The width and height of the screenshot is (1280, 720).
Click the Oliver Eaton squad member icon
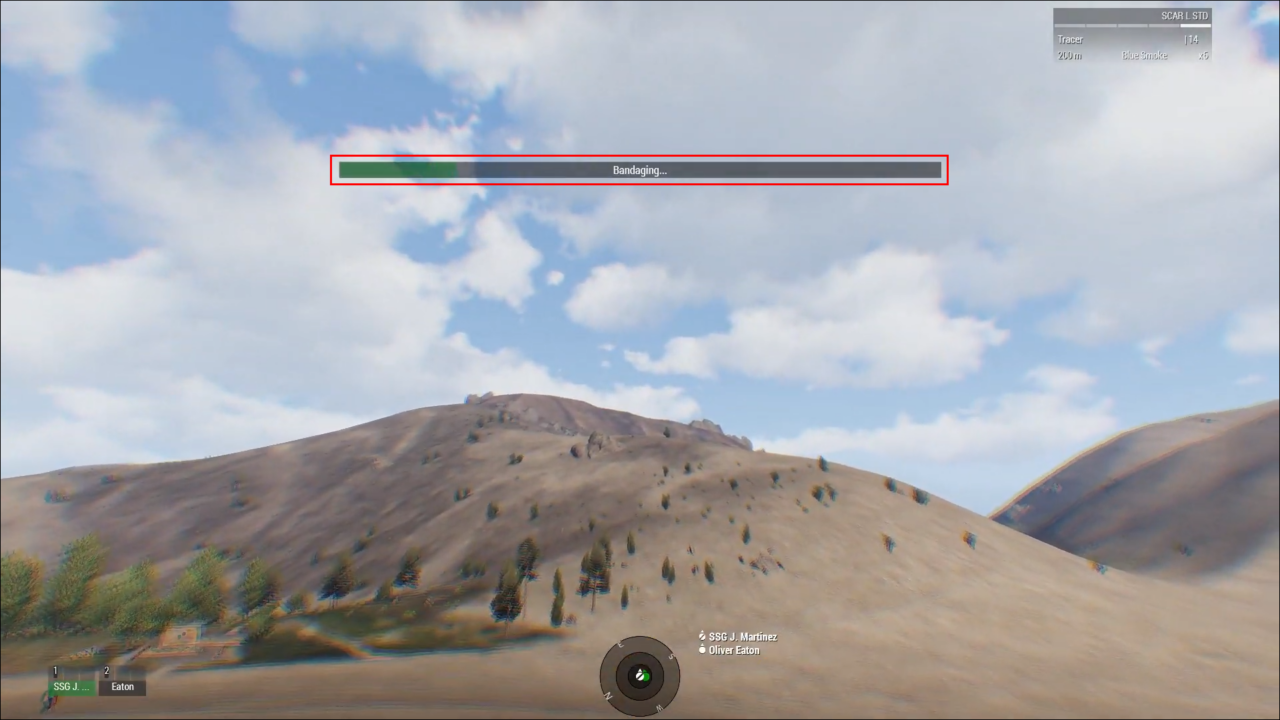(703, 650)
